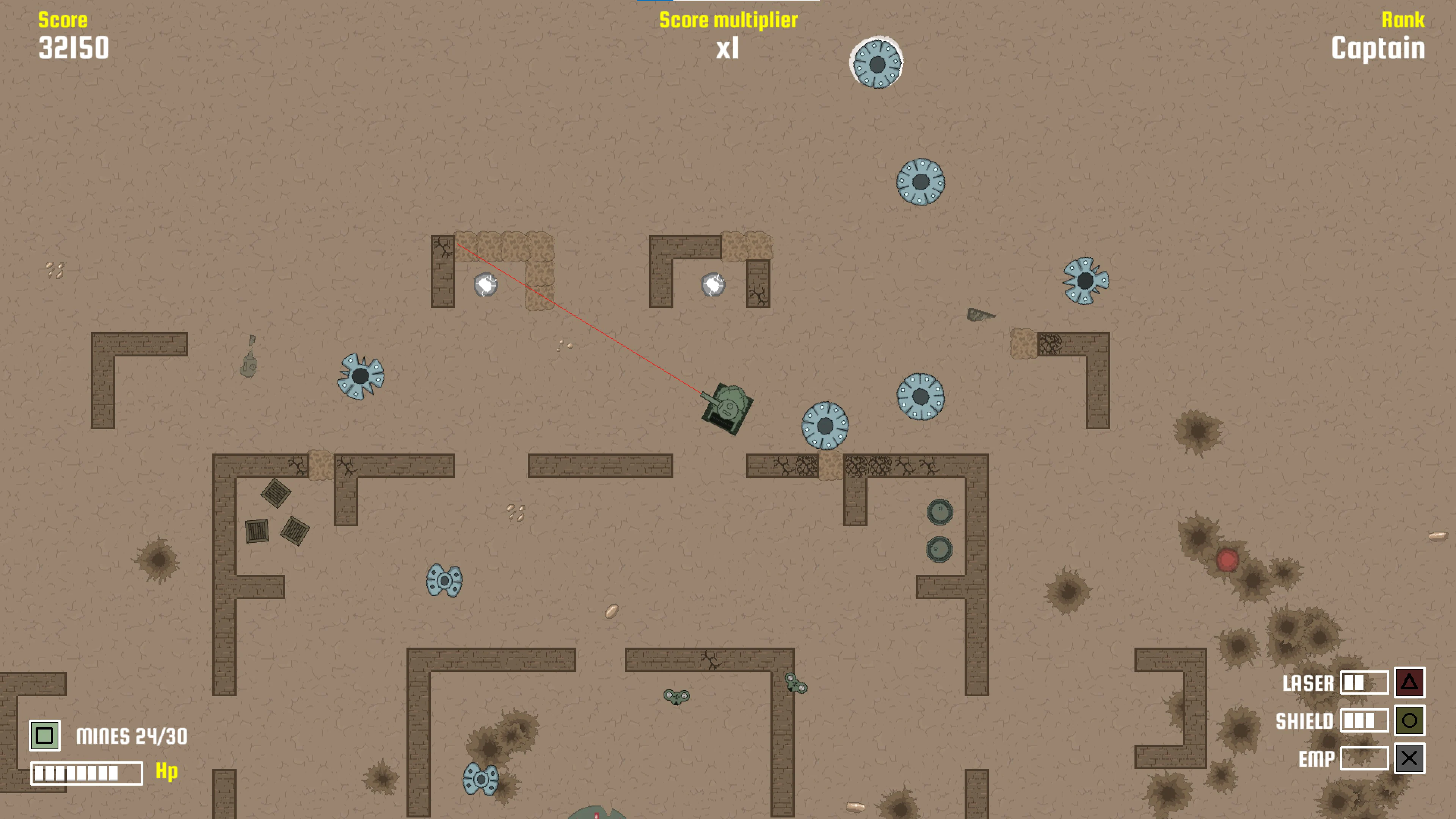Select the red triangle LASER ability icon
Image resolution: width=1456 pixels, height=819 pixels.
[x=1410, y=683]
